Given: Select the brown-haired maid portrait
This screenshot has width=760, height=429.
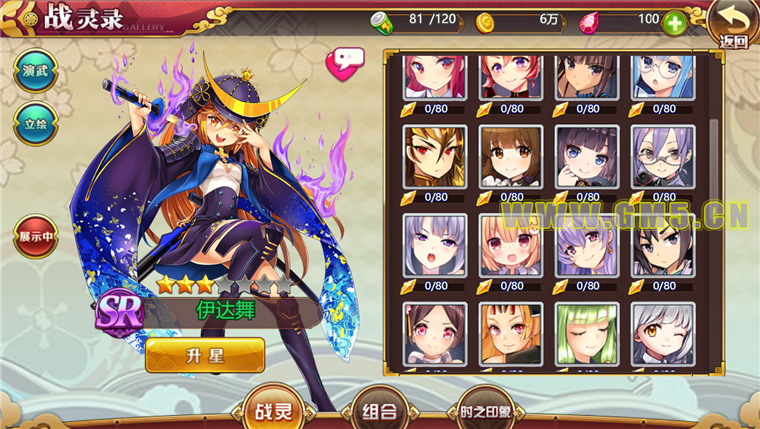Looking at the screenshot, I should pos(511,156).
